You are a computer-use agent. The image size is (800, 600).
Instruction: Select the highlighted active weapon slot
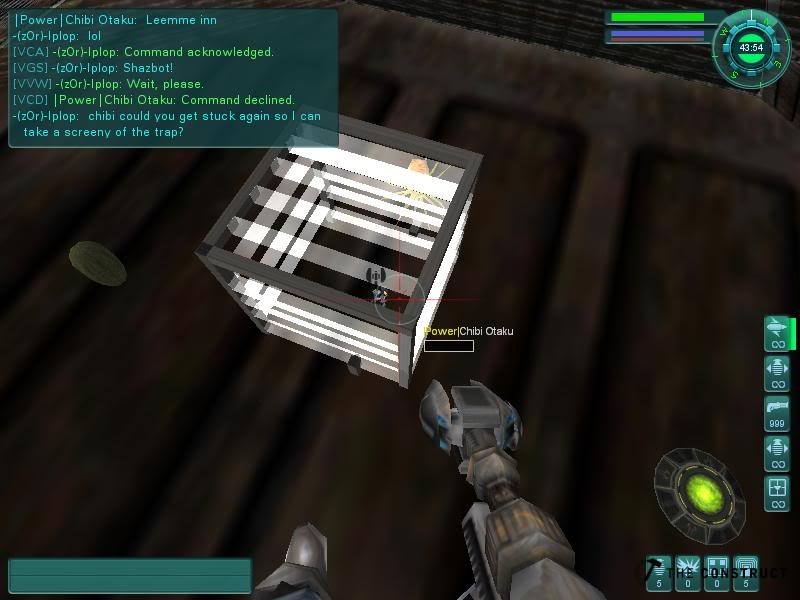click(777, 333)
